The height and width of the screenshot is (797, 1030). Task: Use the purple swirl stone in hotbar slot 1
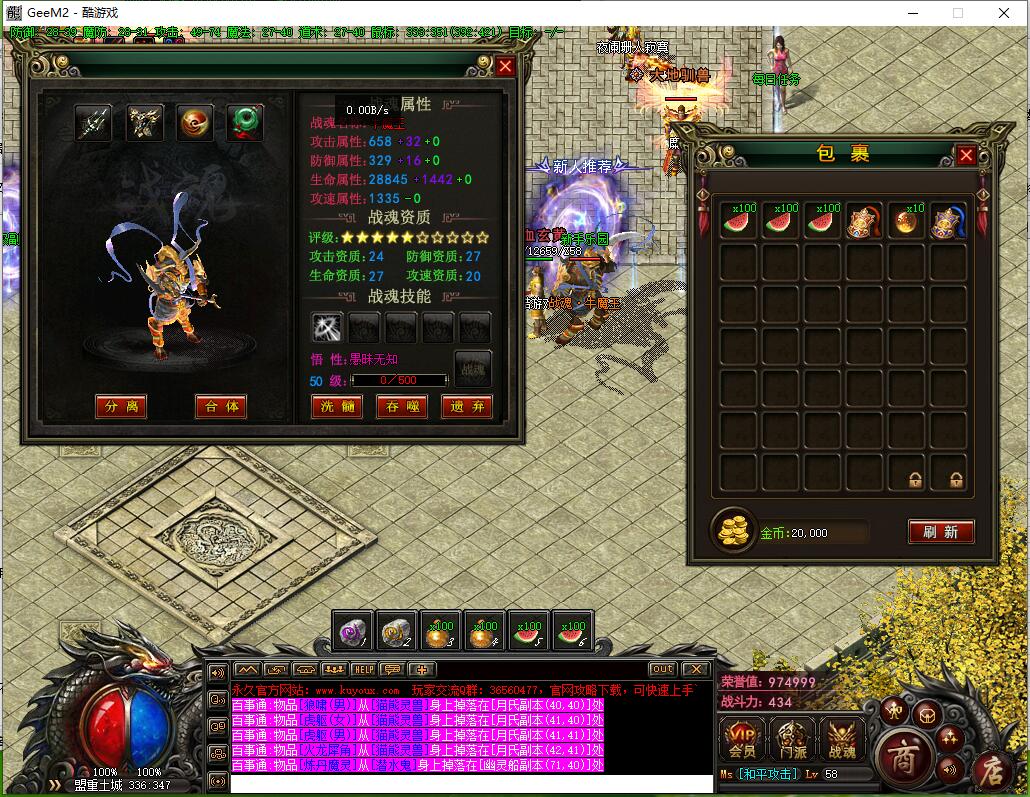(x=353, y=632)
